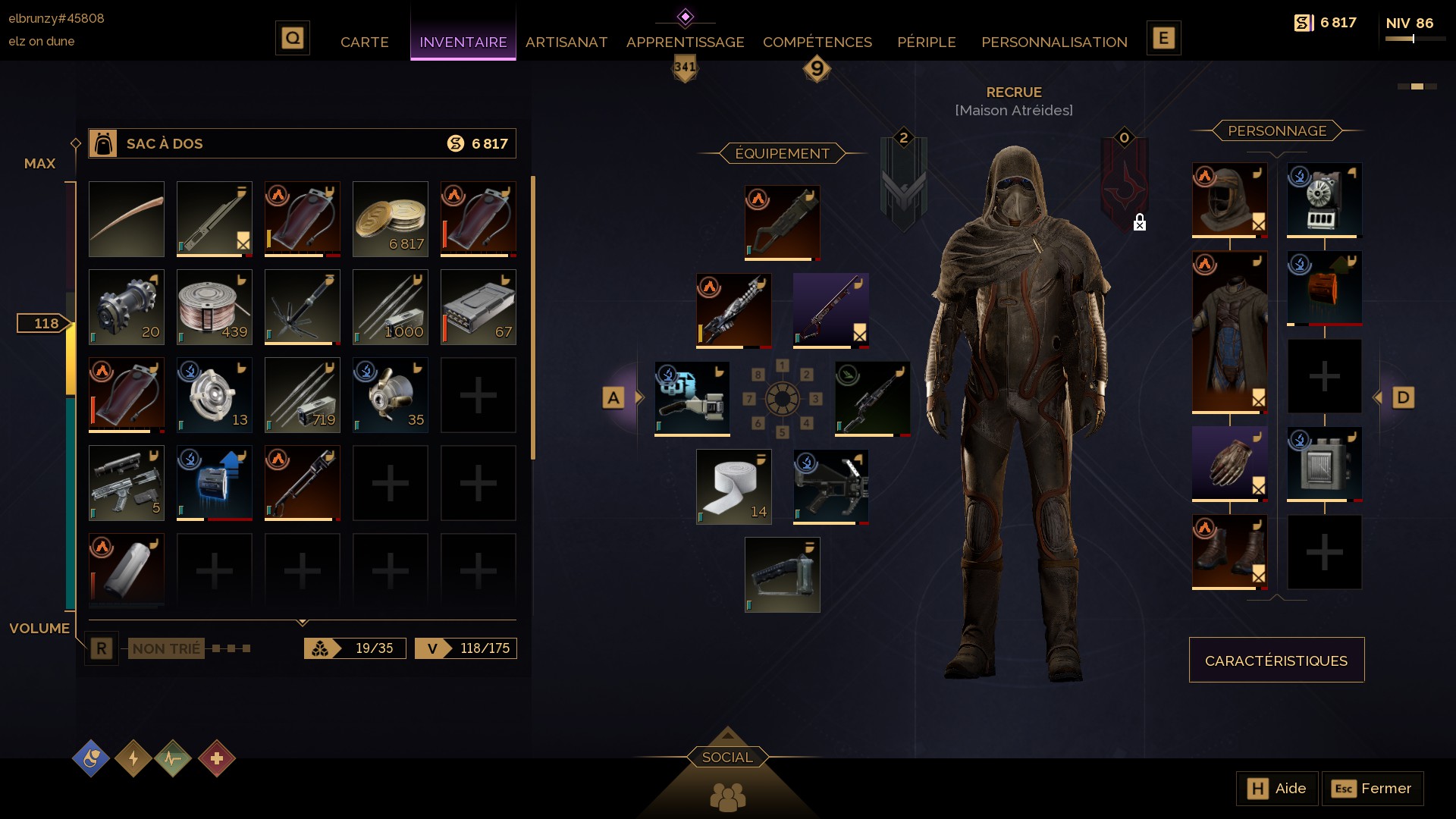1456x819 pixels.
Task: Click the red cross status icon
Action: [217, 758]
